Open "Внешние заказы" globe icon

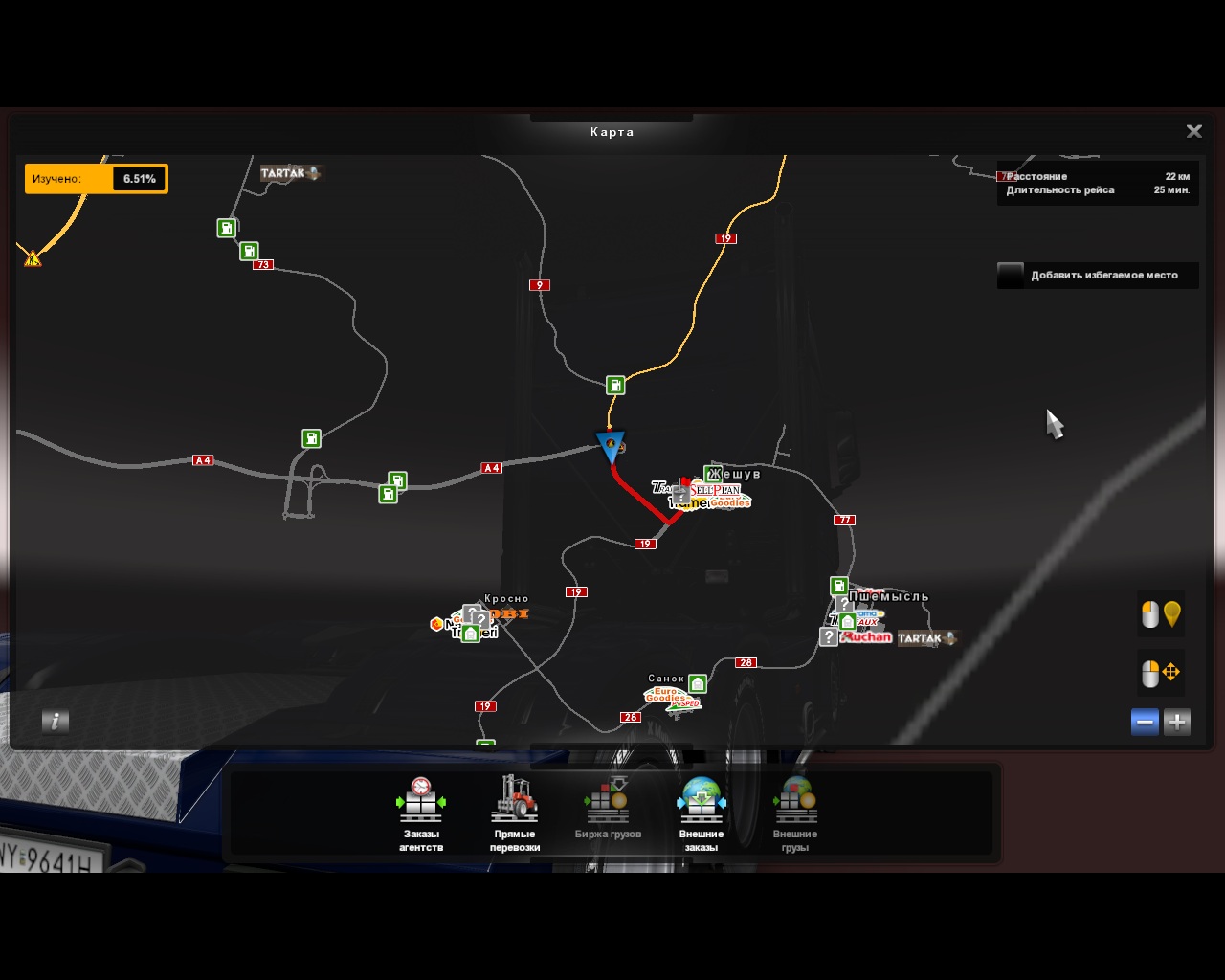click(x=702, y=813)
